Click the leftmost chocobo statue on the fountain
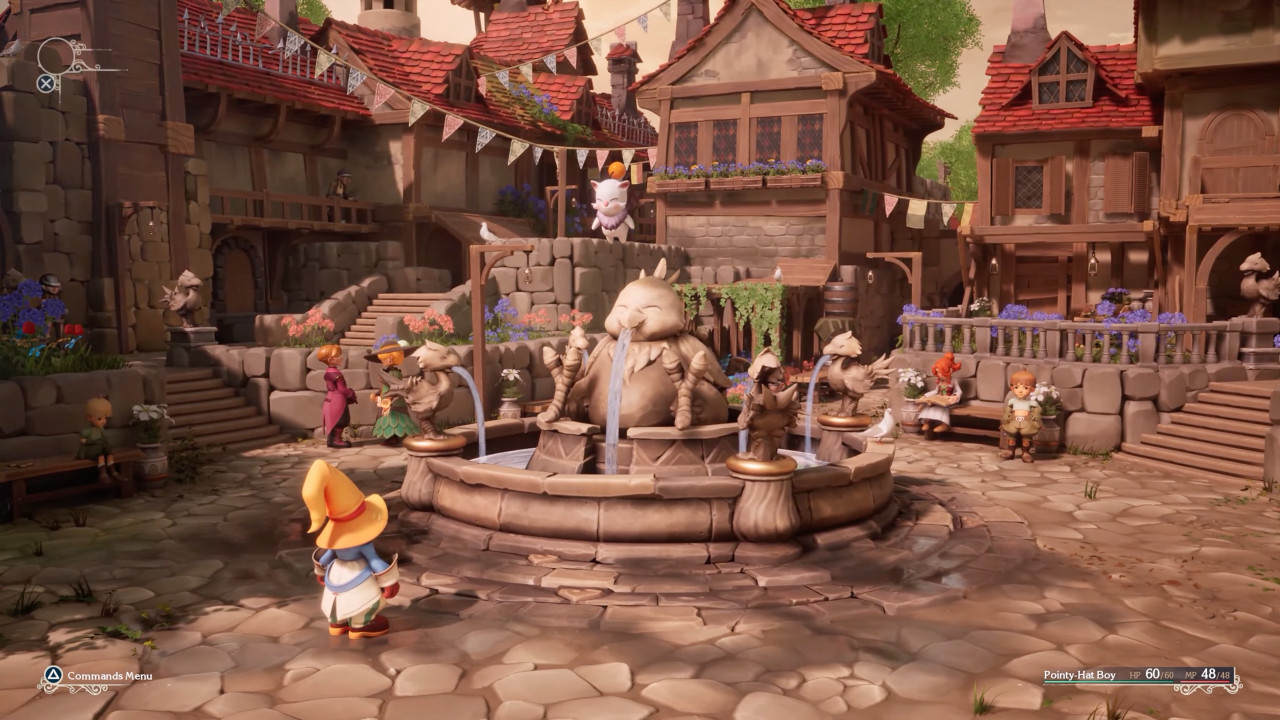 430,390
